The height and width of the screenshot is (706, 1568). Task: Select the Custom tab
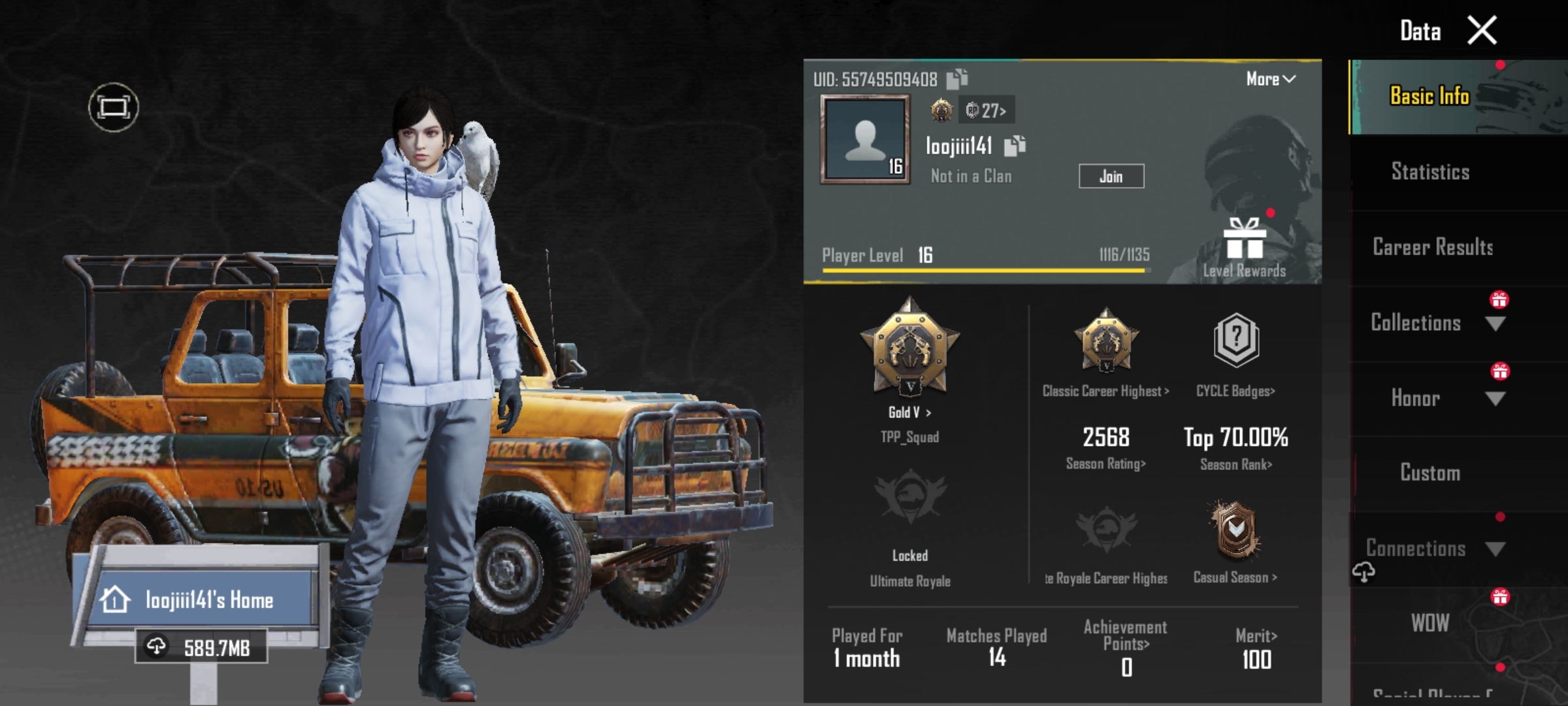tap(1429, 473)
